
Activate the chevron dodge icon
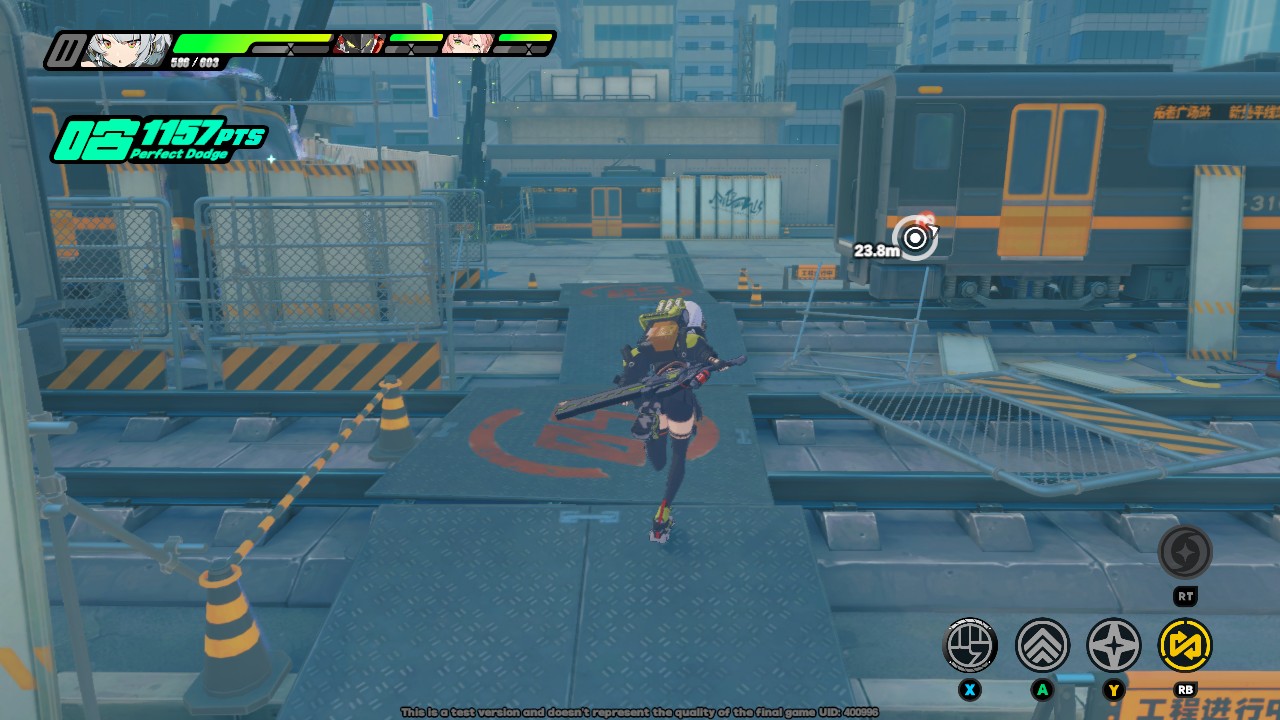coord(1042,645)
